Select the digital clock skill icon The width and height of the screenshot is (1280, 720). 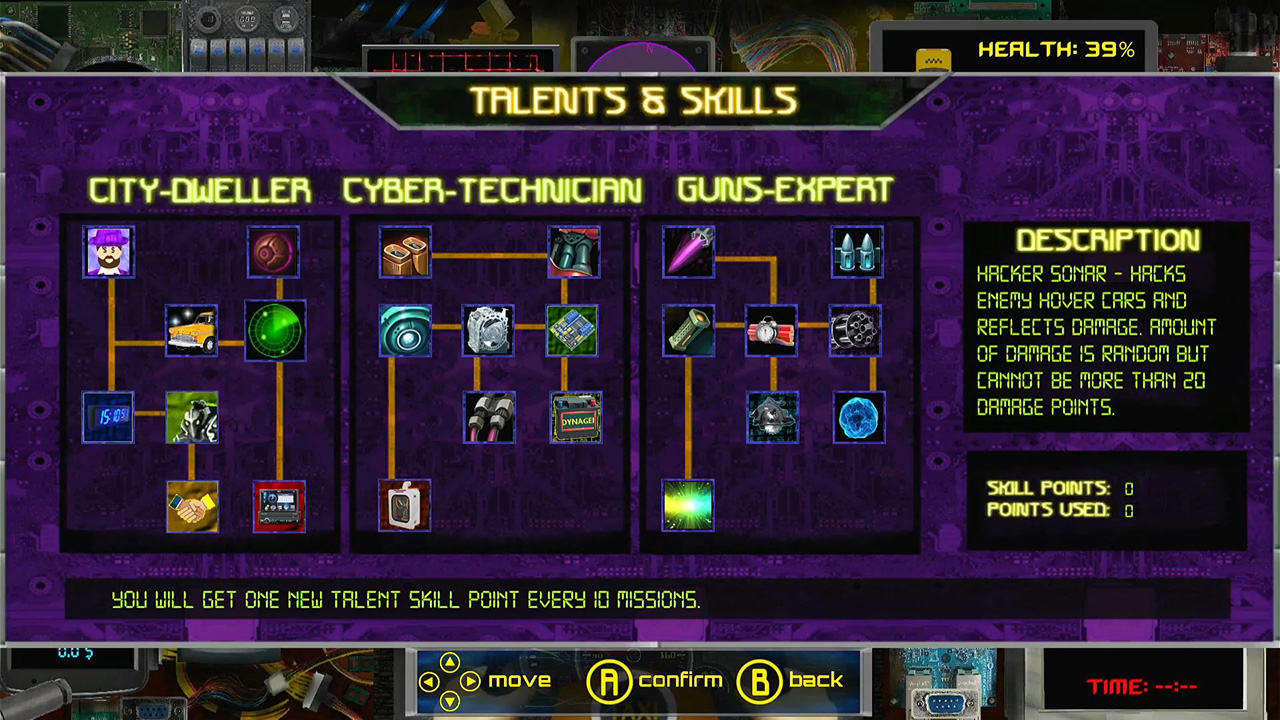[108, 418]
